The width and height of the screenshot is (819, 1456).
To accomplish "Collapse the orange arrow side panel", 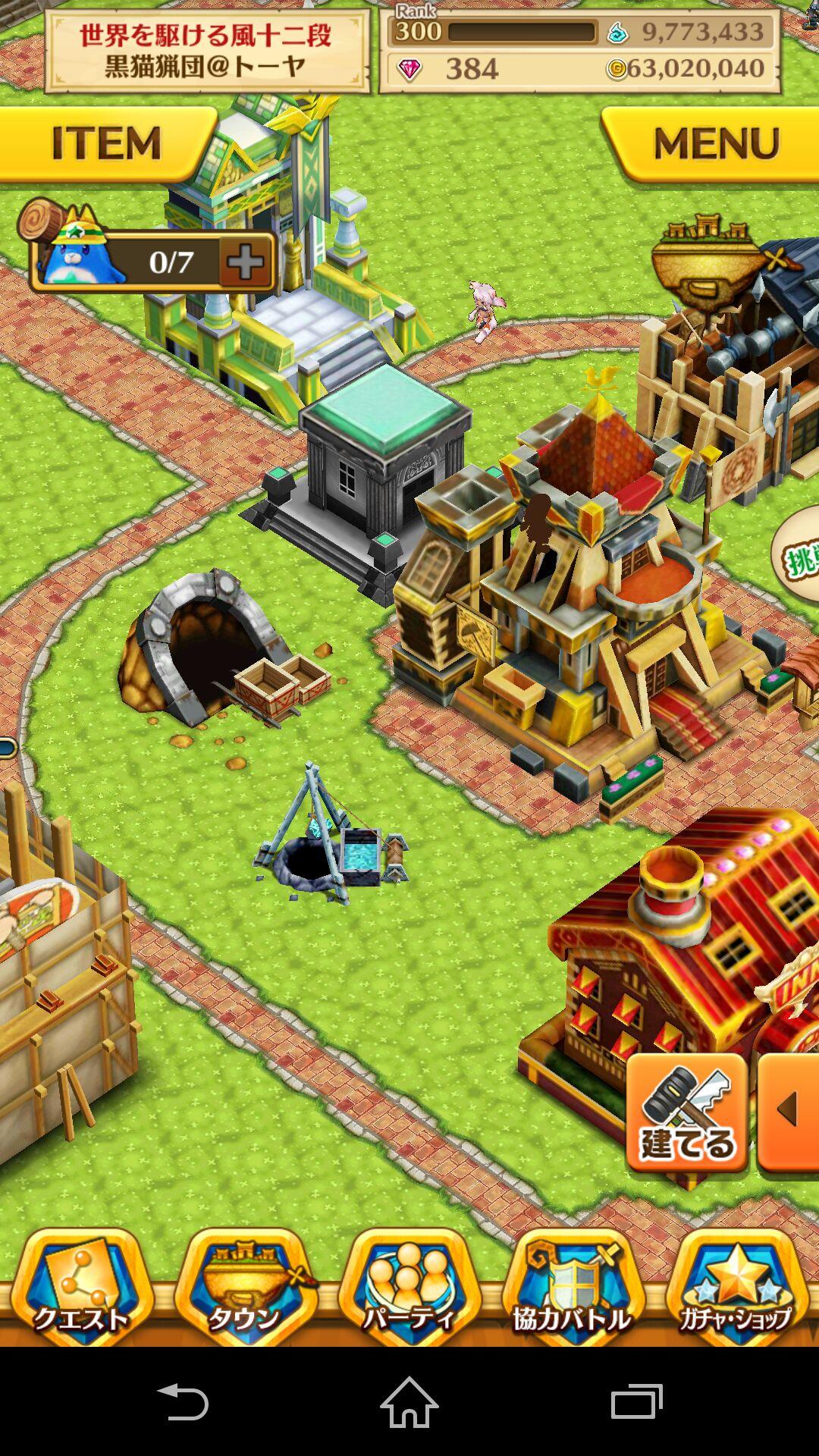I will [790, 1112].
